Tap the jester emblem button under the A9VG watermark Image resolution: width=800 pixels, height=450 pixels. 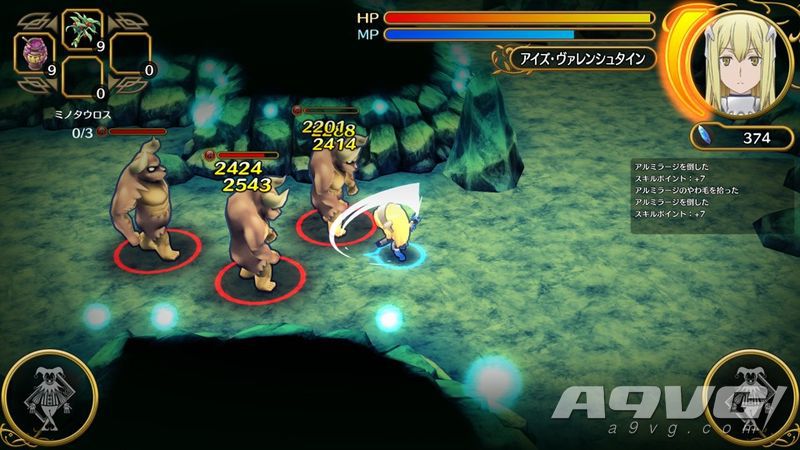tap(750, 400)
